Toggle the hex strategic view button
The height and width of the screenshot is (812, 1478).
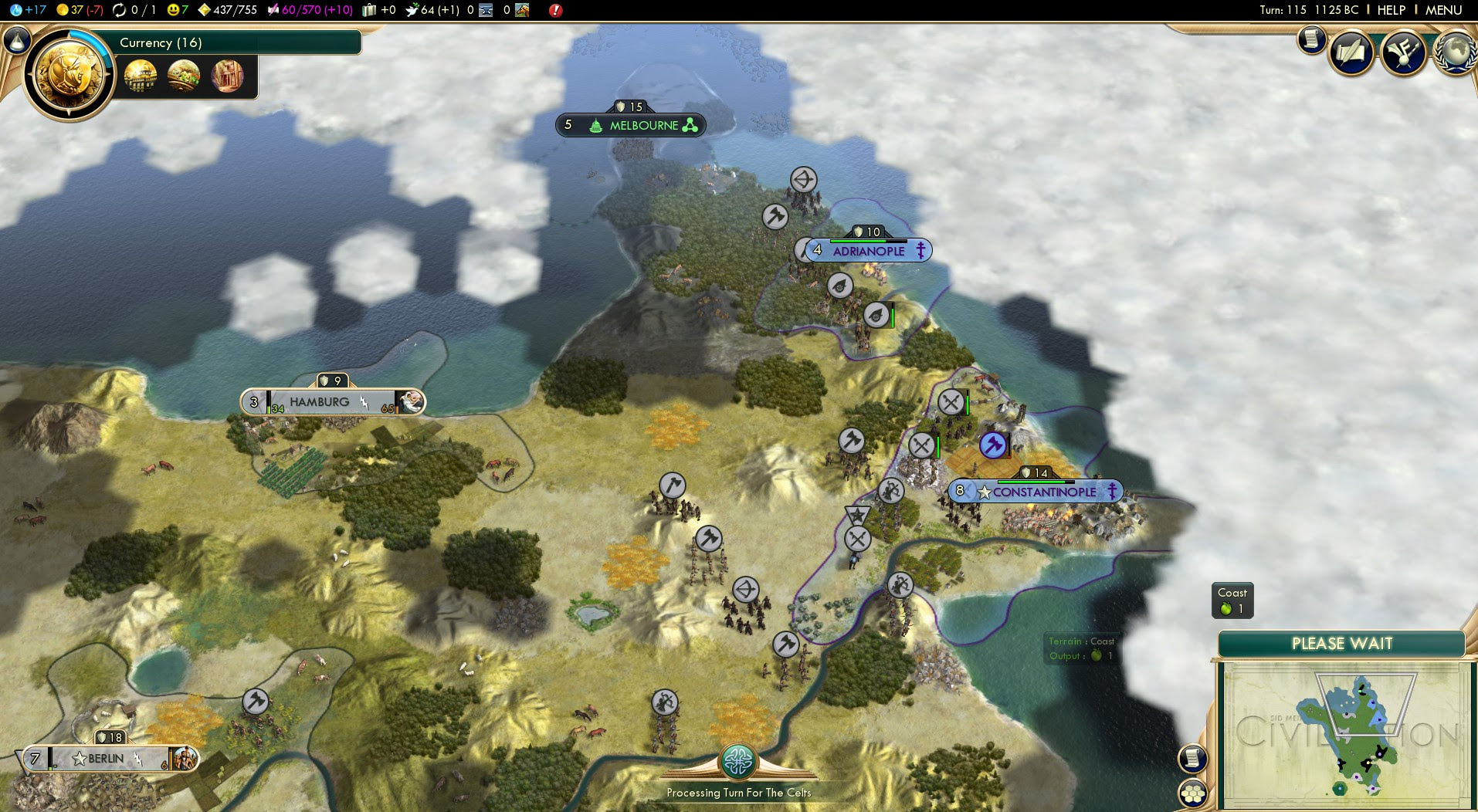(x=1193, y=793)
